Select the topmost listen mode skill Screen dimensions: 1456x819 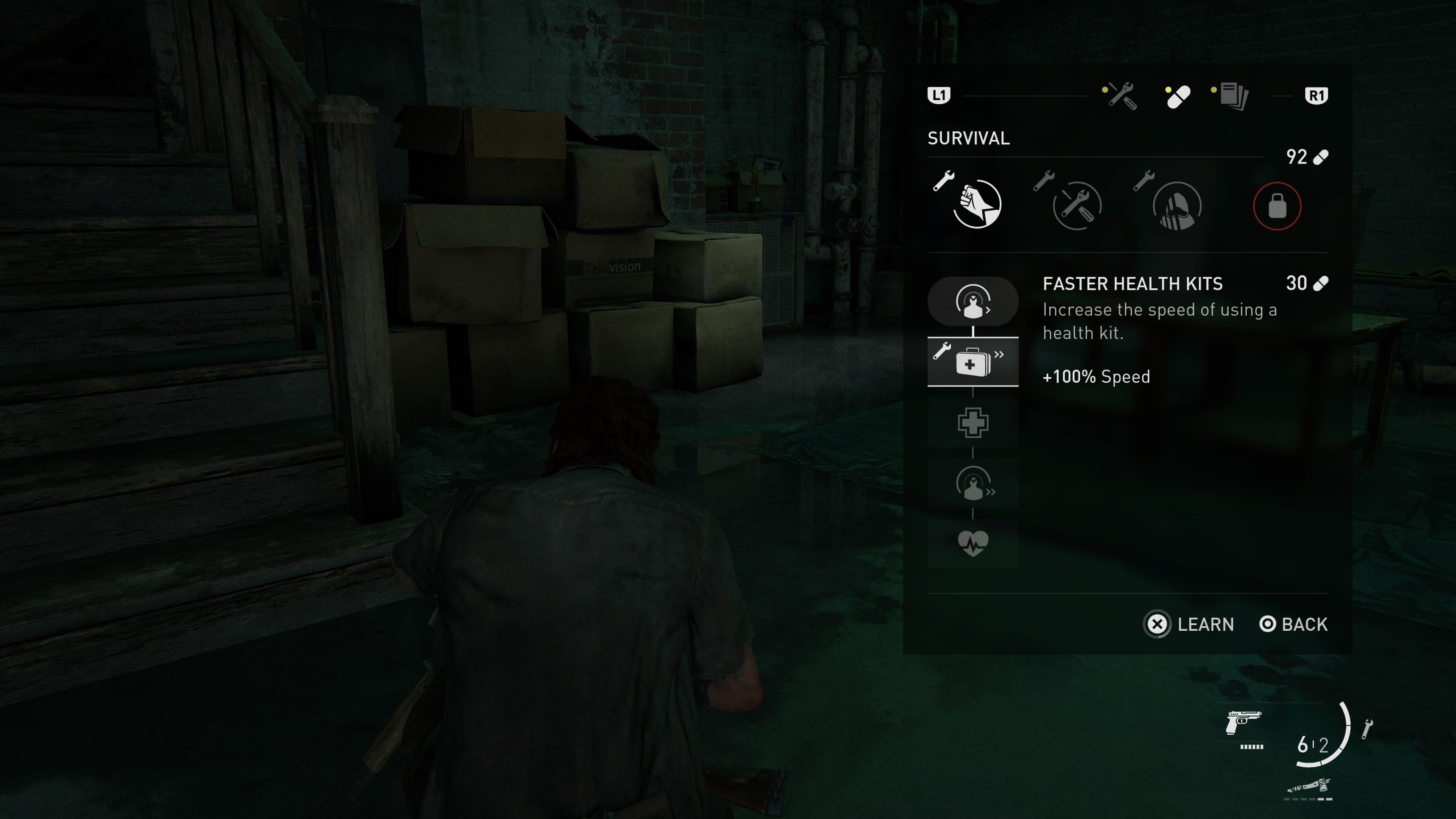tap(973, 301)
